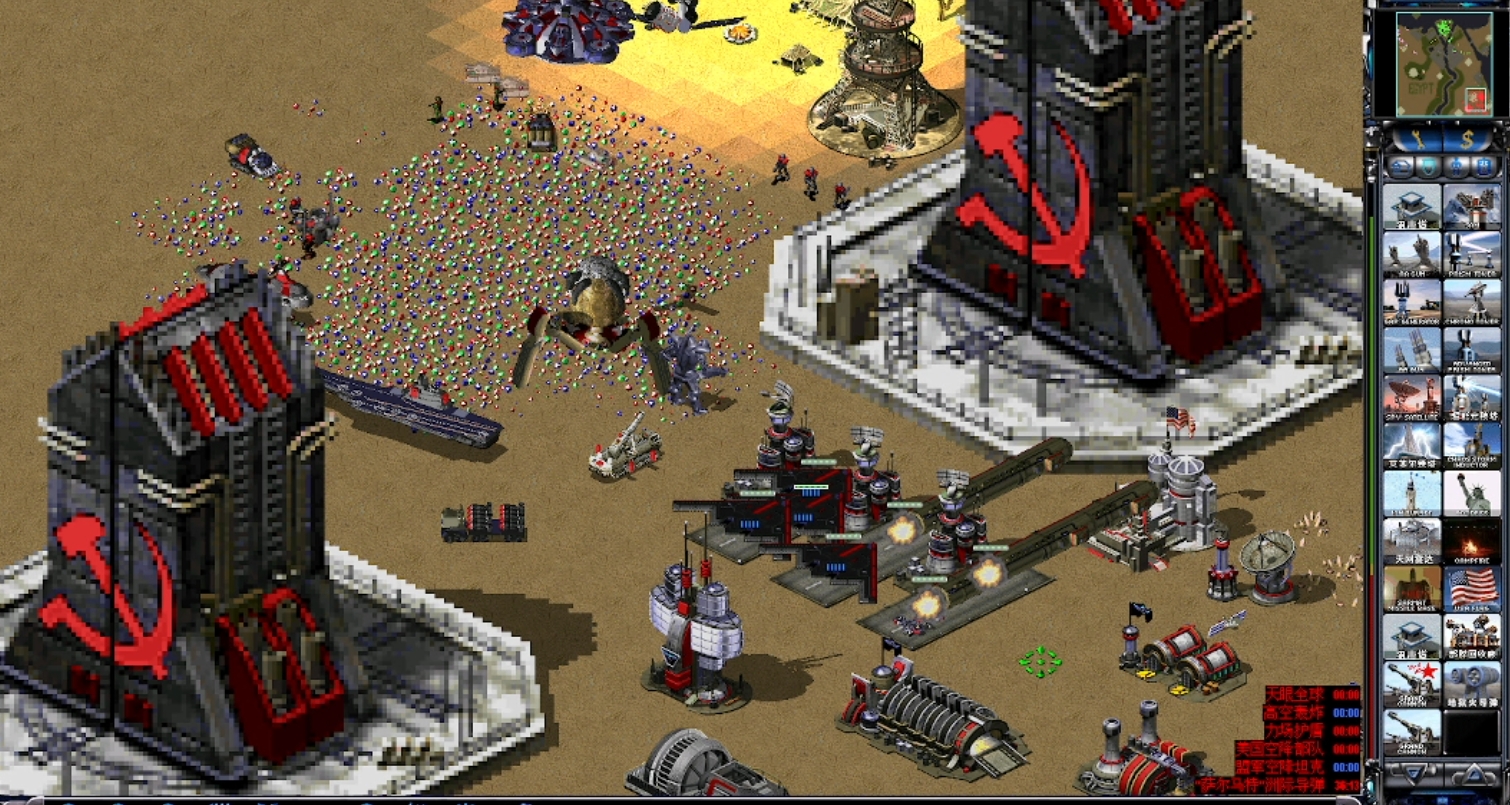Click the build list up arrow button

(x=1475, y=773)
